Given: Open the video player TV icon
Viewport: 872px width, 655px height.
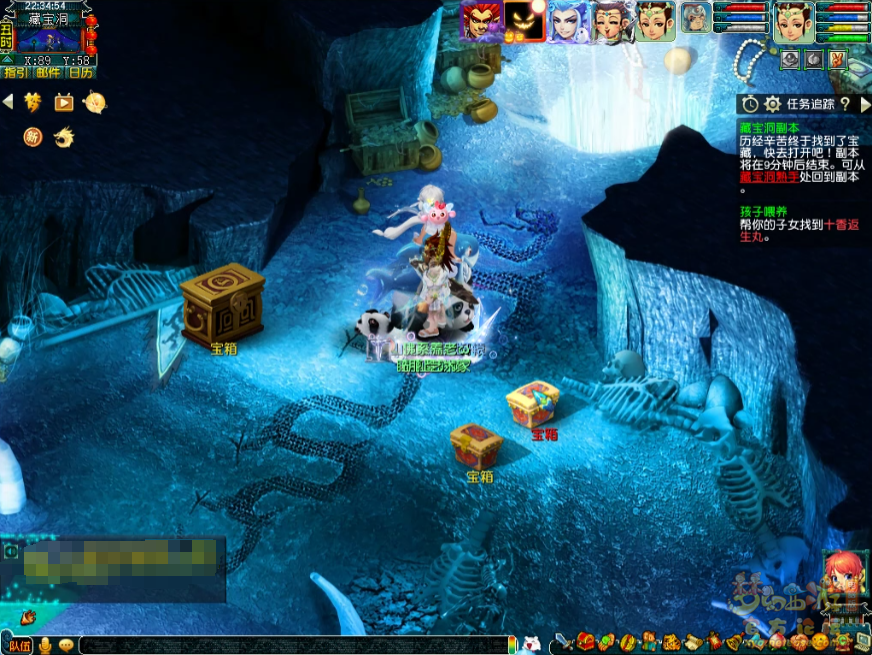Looking at the screenshot, I should 64,102.
